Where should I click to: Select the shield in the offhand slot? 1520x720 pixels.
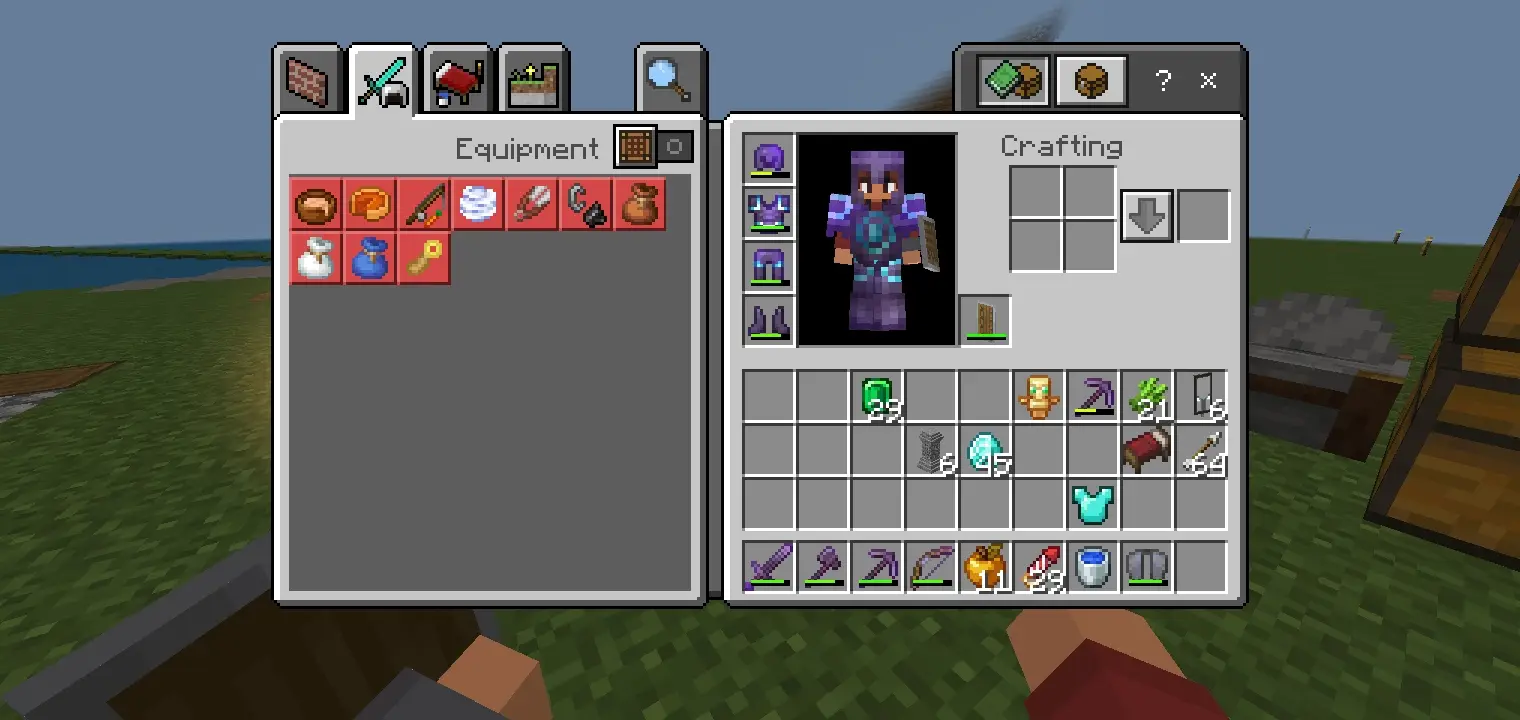(985, 321)
